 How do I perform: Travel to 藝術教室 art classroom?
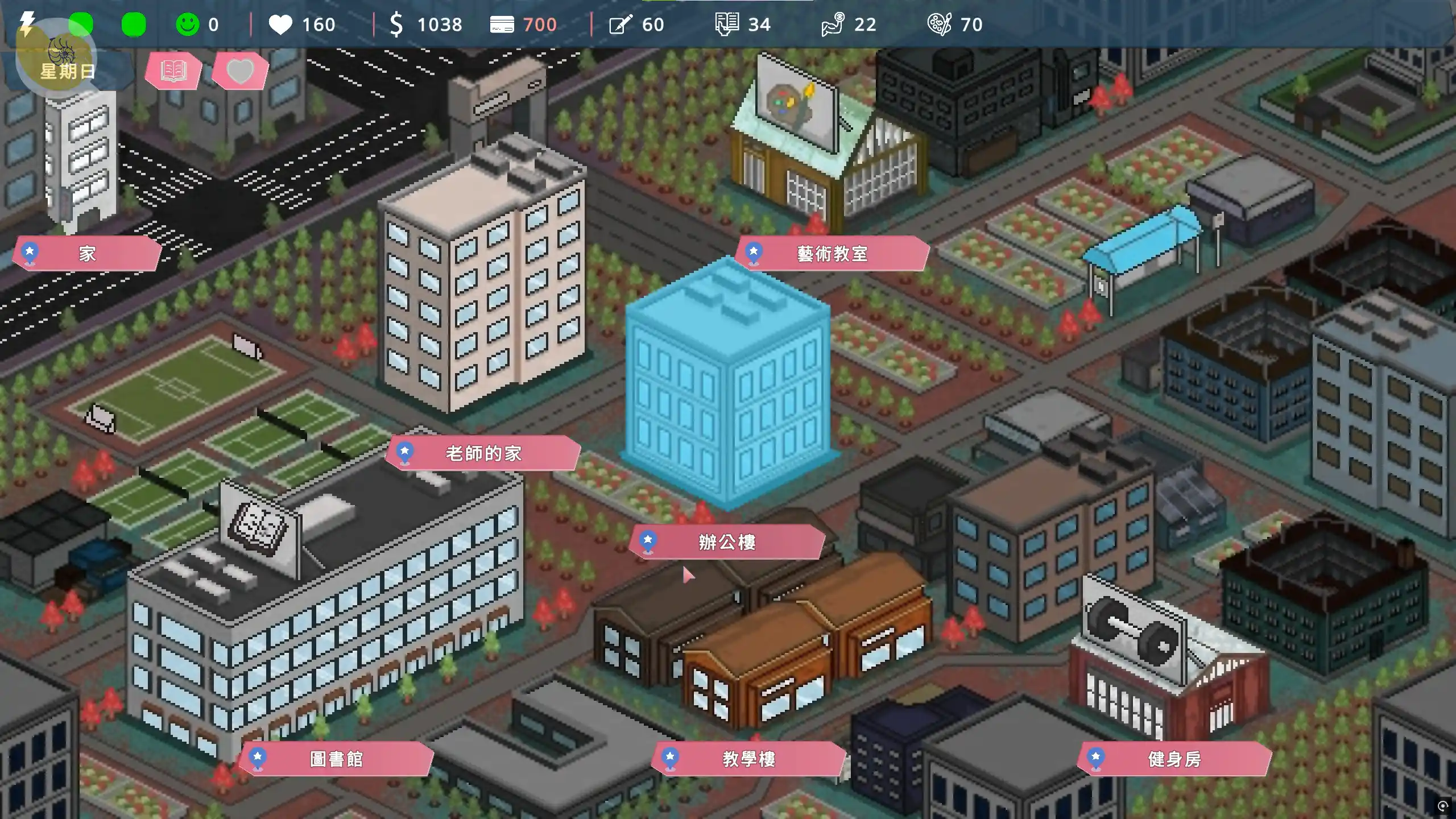click(832, 254)
